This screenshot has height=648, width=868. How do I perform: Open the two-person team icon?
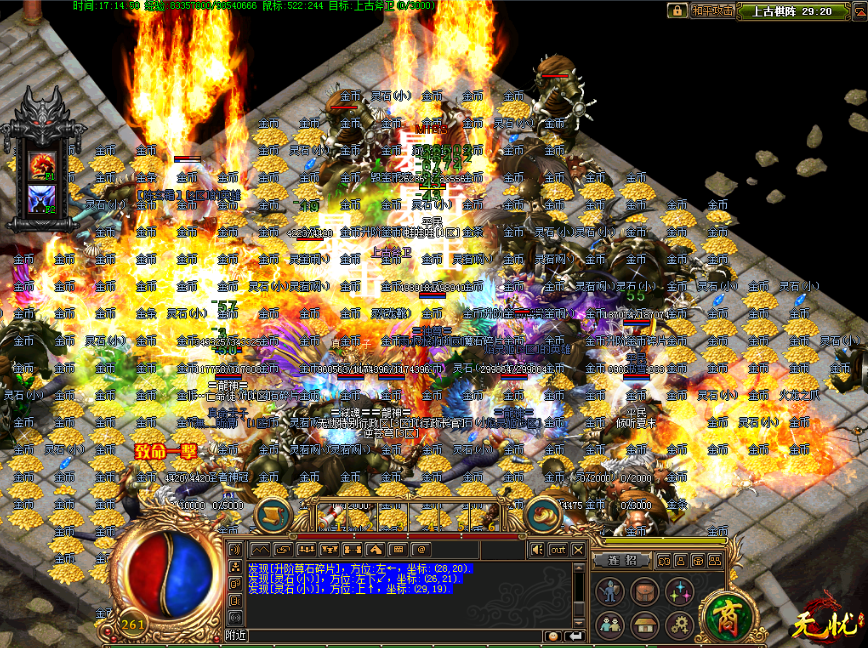[610, 626]
